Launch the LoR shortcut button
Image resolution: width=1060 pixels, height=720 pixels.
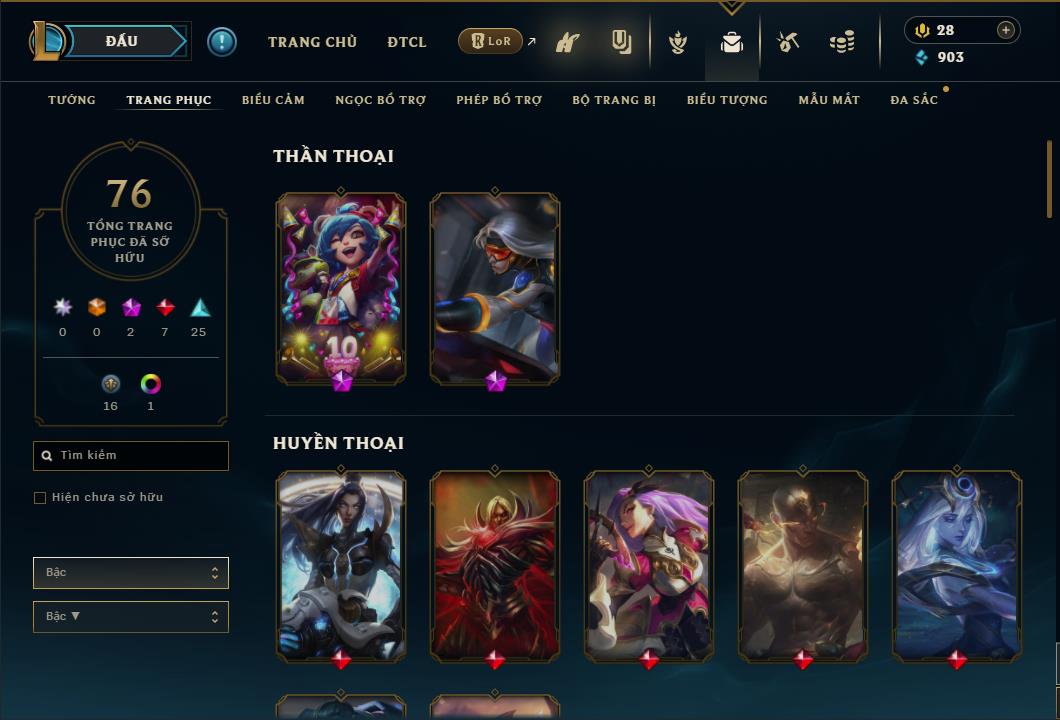pos(491,41)
